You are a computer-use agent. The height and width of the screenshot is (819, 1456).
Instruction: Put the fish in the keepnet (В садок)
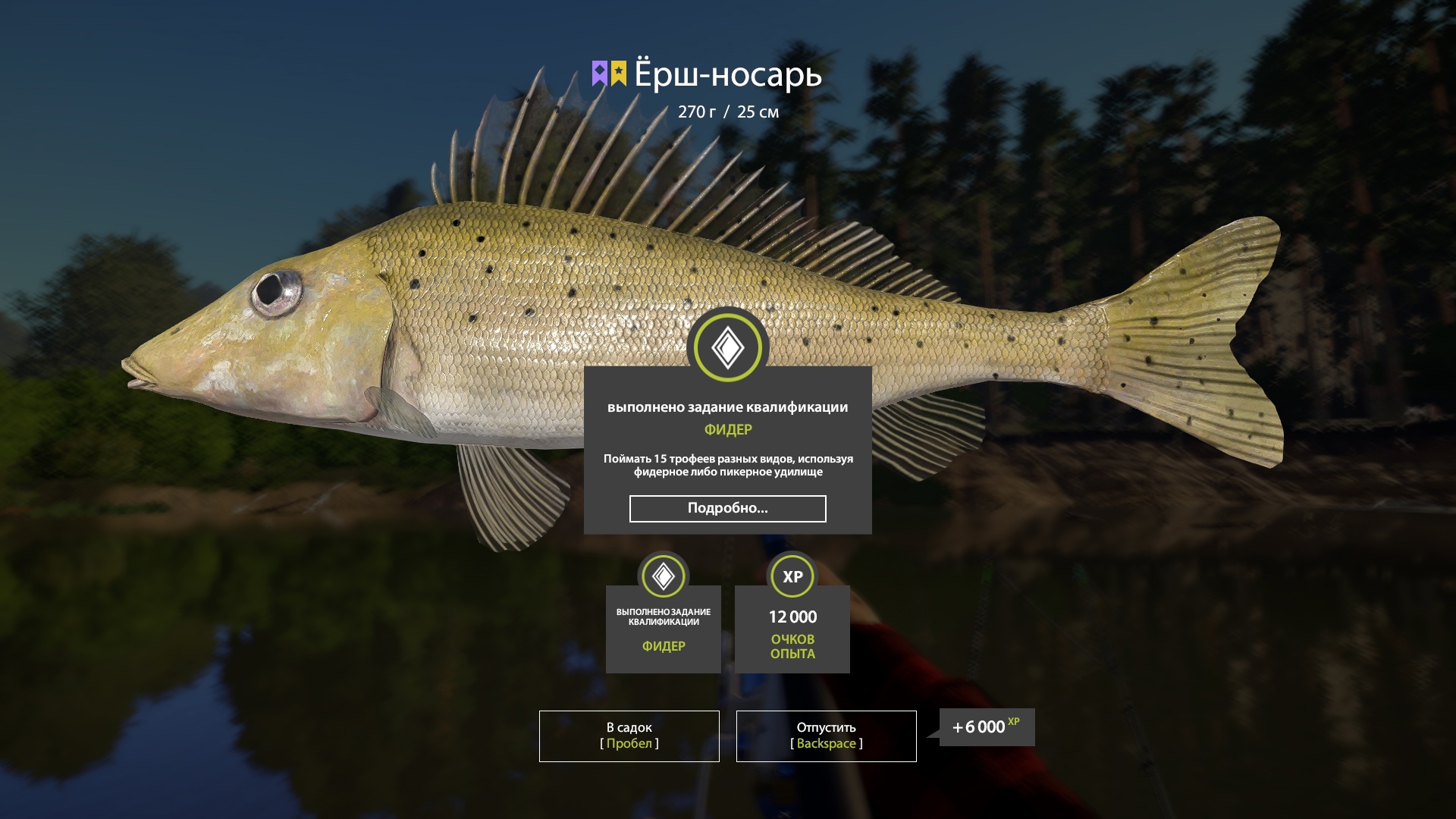(x=629, y=736)
